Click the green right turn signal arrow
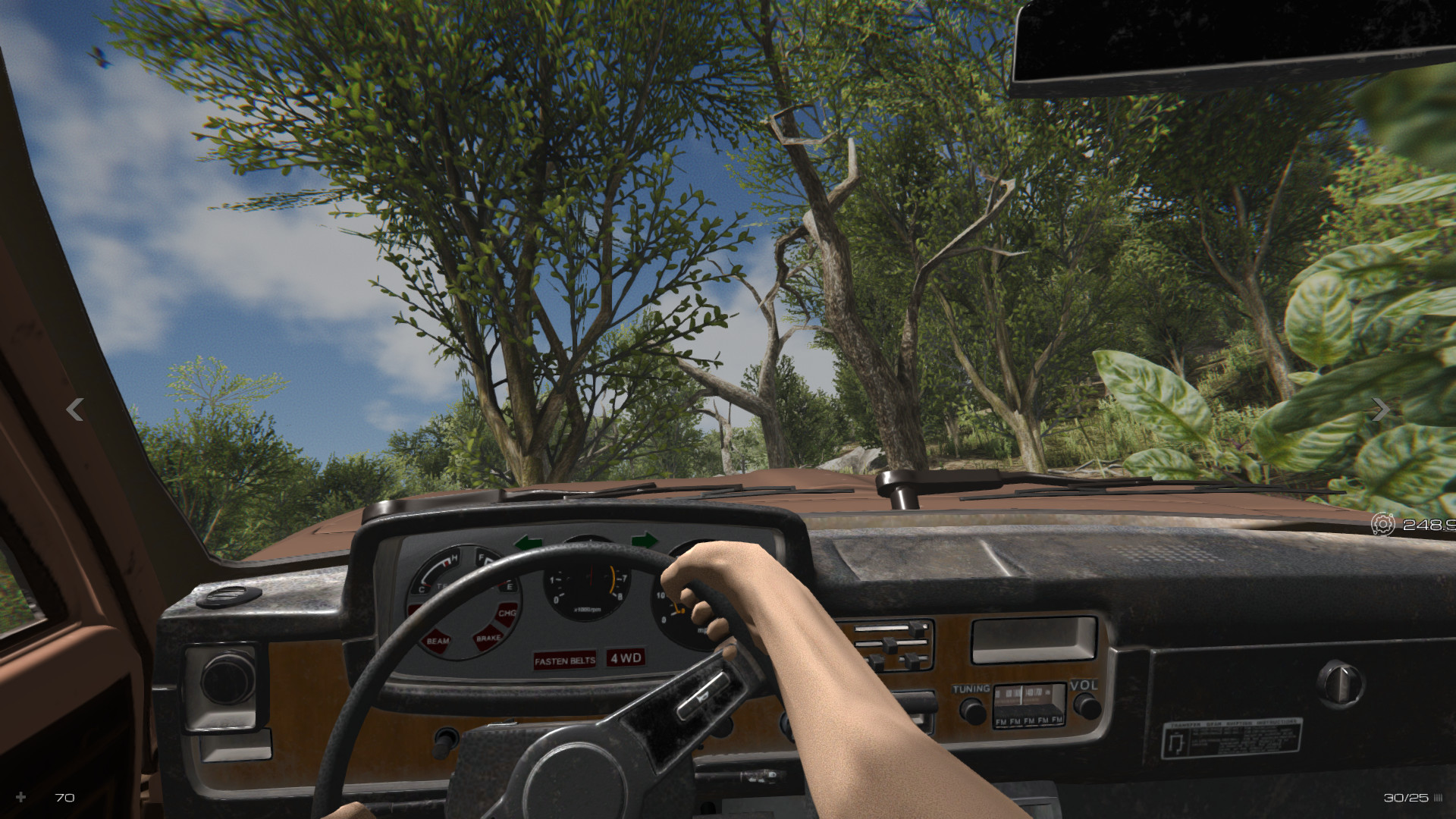 coord(645,541)
